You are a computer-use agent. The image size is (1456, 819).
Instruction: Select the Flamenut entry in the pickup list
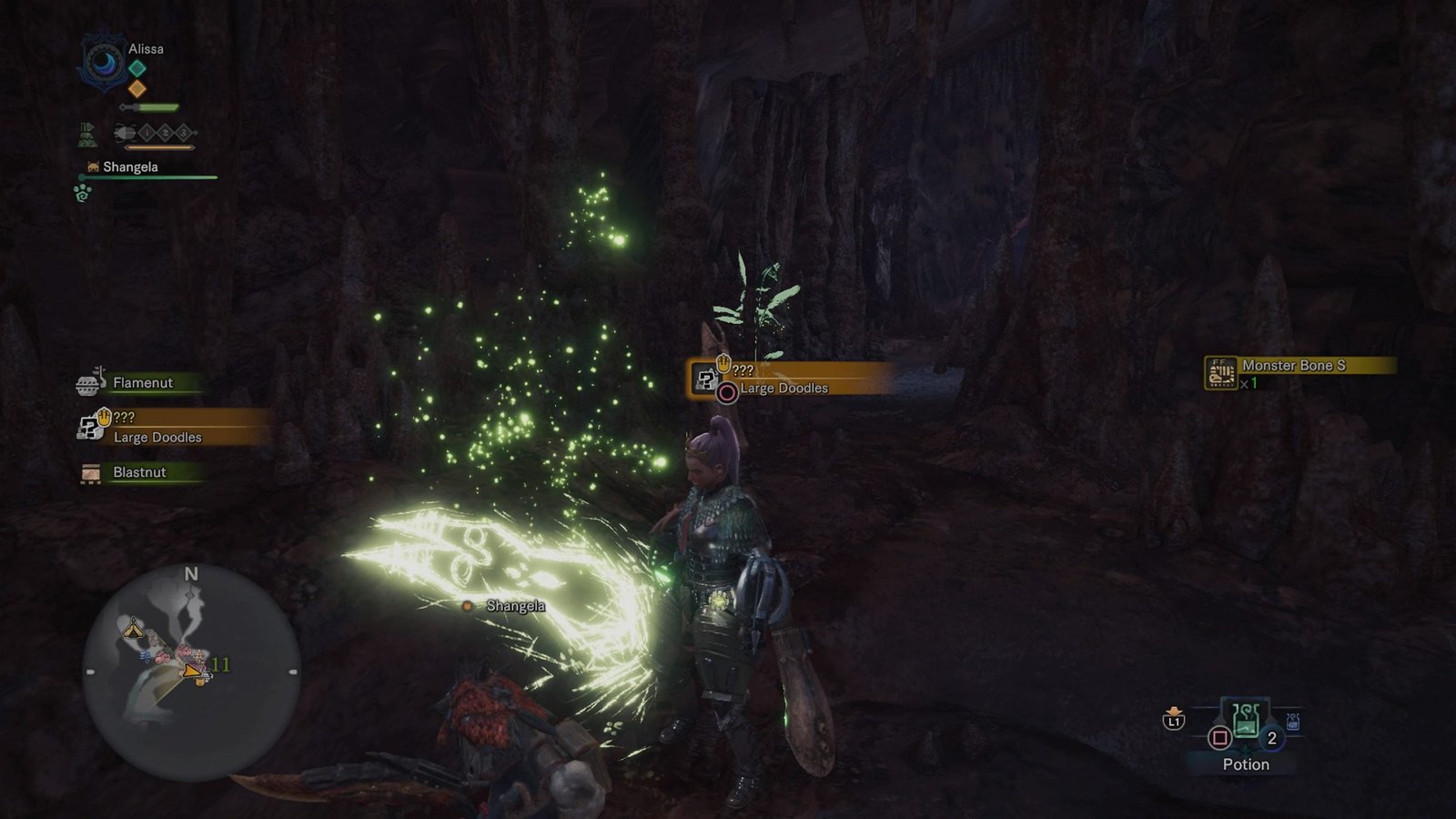click(x=142, y=383)
